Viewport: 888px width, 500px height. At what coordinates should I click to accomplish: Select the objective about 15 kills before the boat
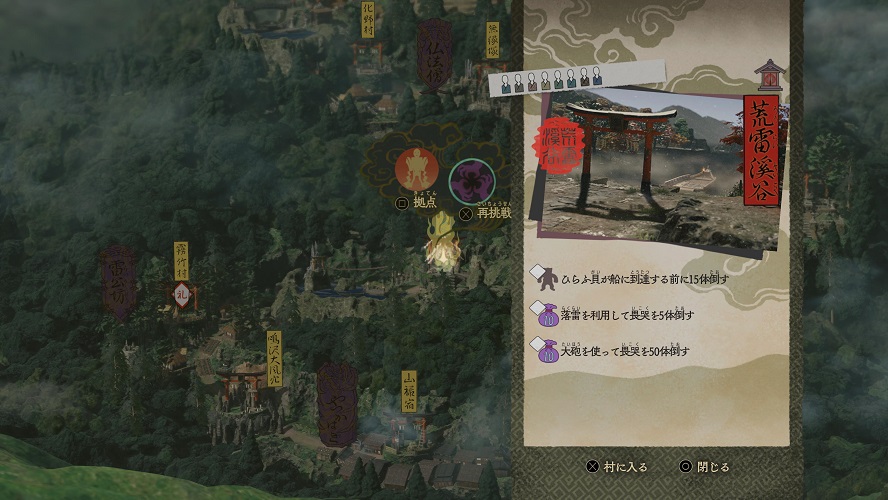[x=632, y=278]
